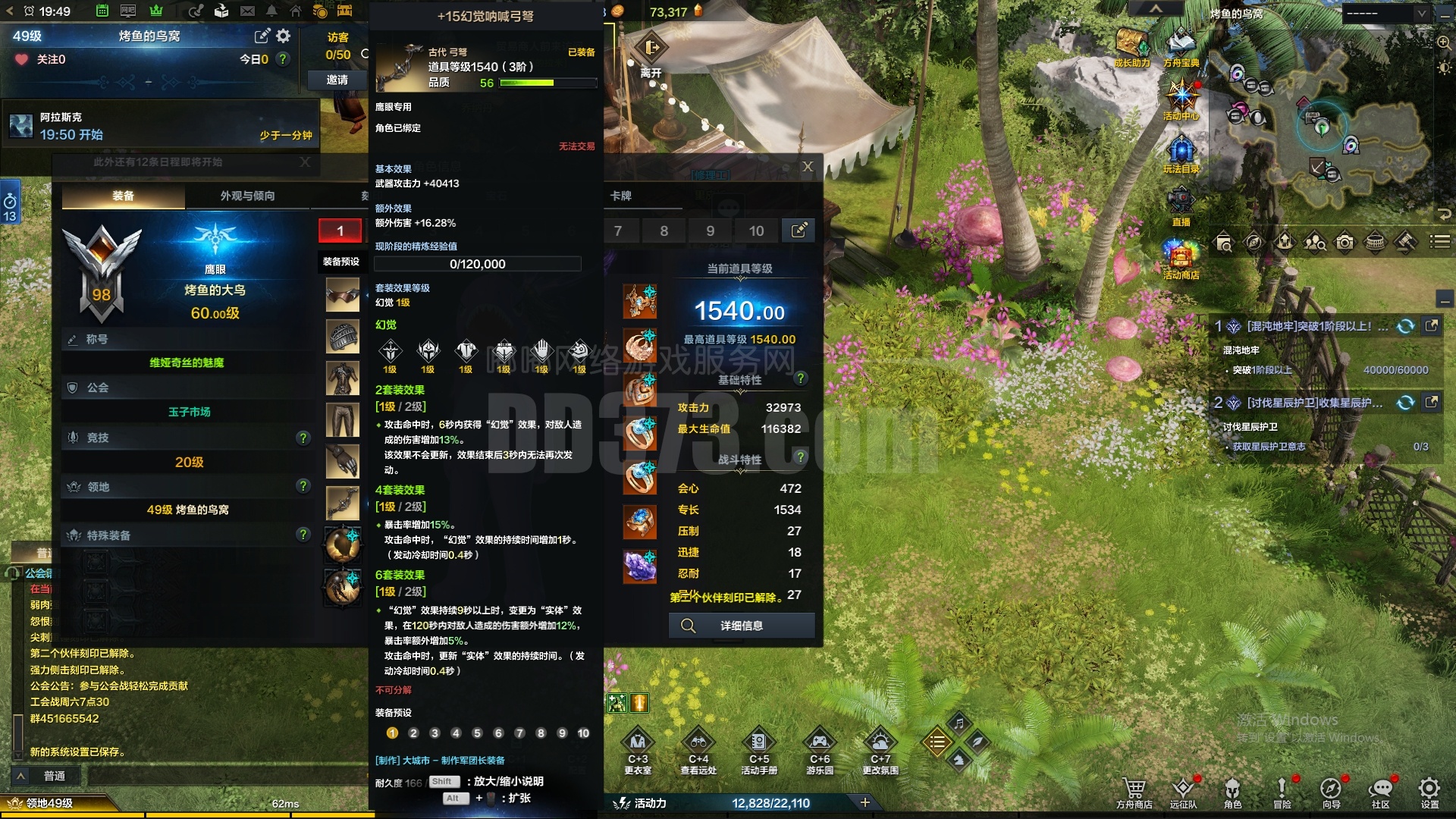1456x819 pixels.
Task: Select the 普通 chat channel tab
Action: 55,776
